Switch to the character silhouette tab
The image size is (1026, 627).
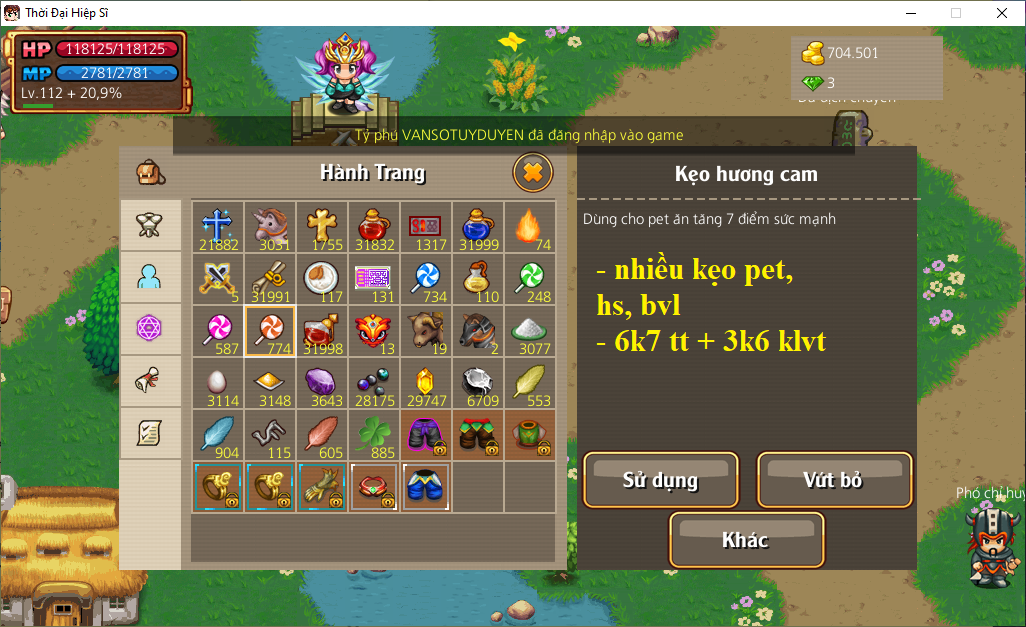(150, 277)
